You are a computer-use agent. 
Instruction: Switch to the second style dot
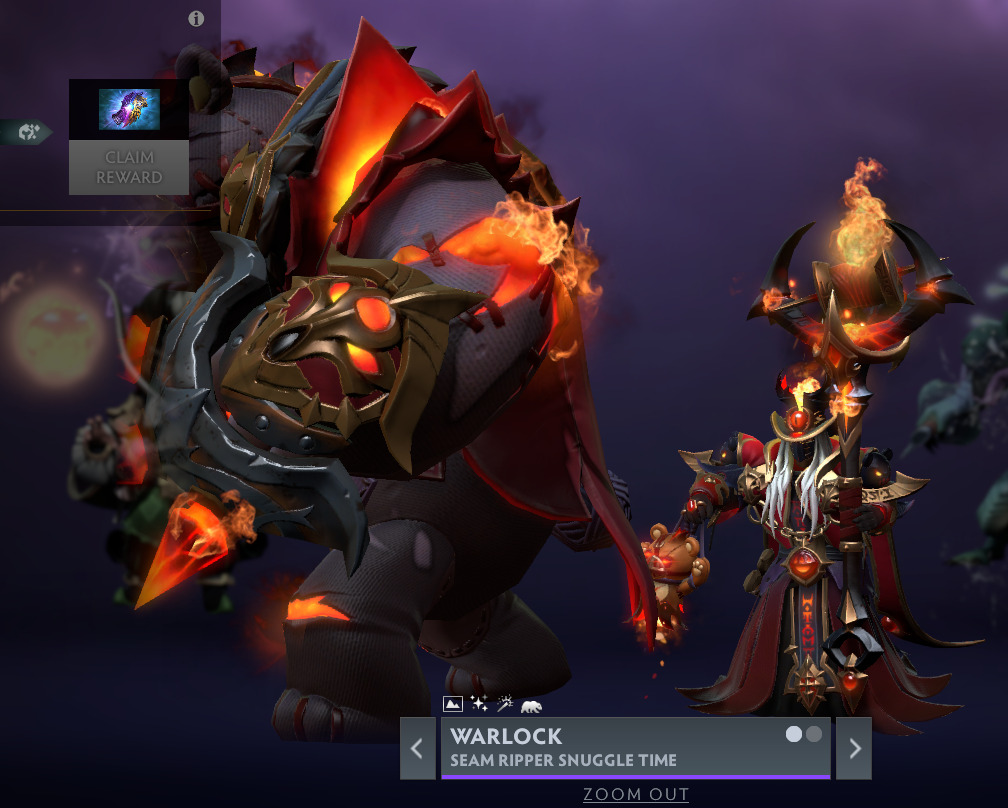tap(814, 734)
